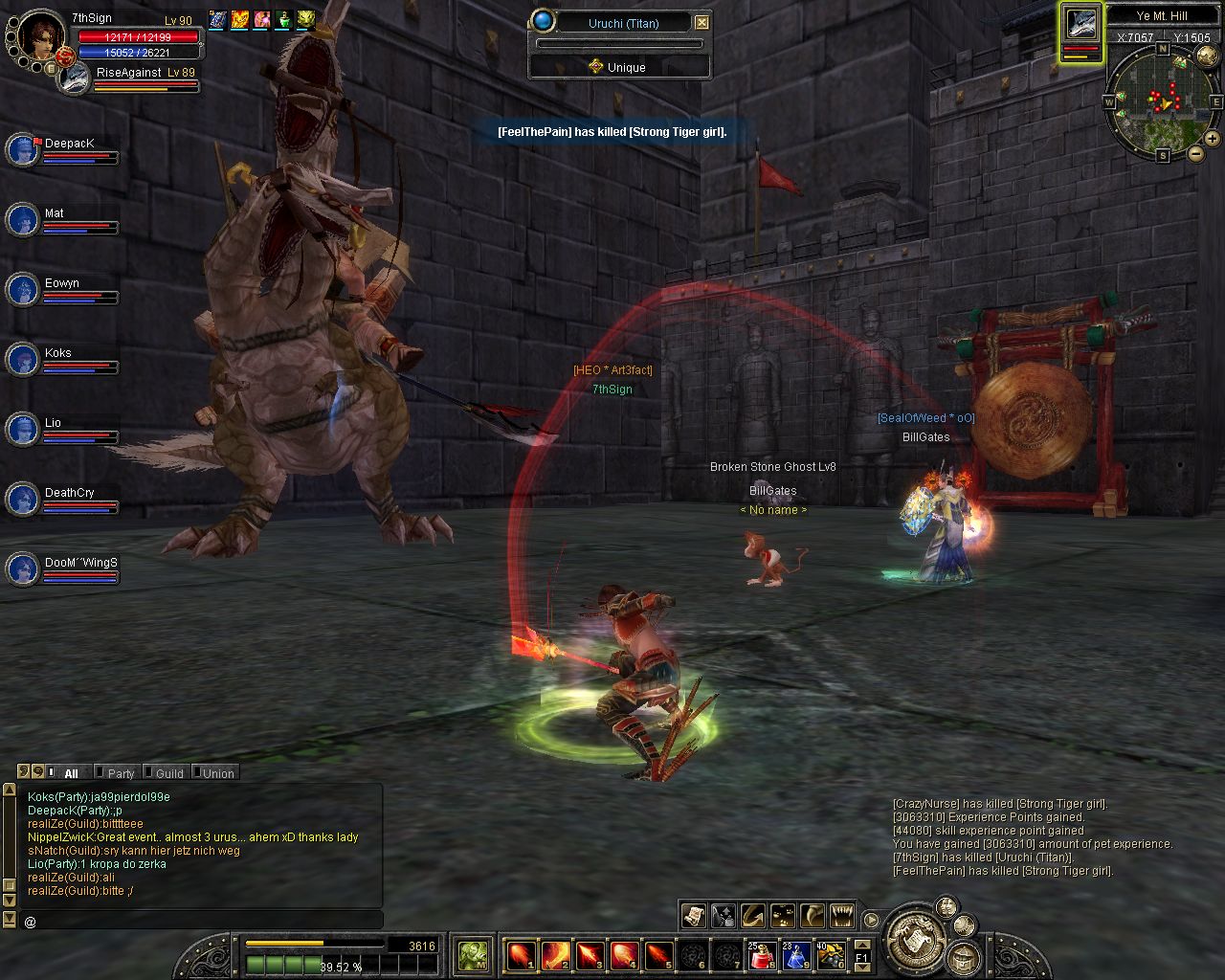
Task: Open the Union chat tab
Action: coord(216,773)
